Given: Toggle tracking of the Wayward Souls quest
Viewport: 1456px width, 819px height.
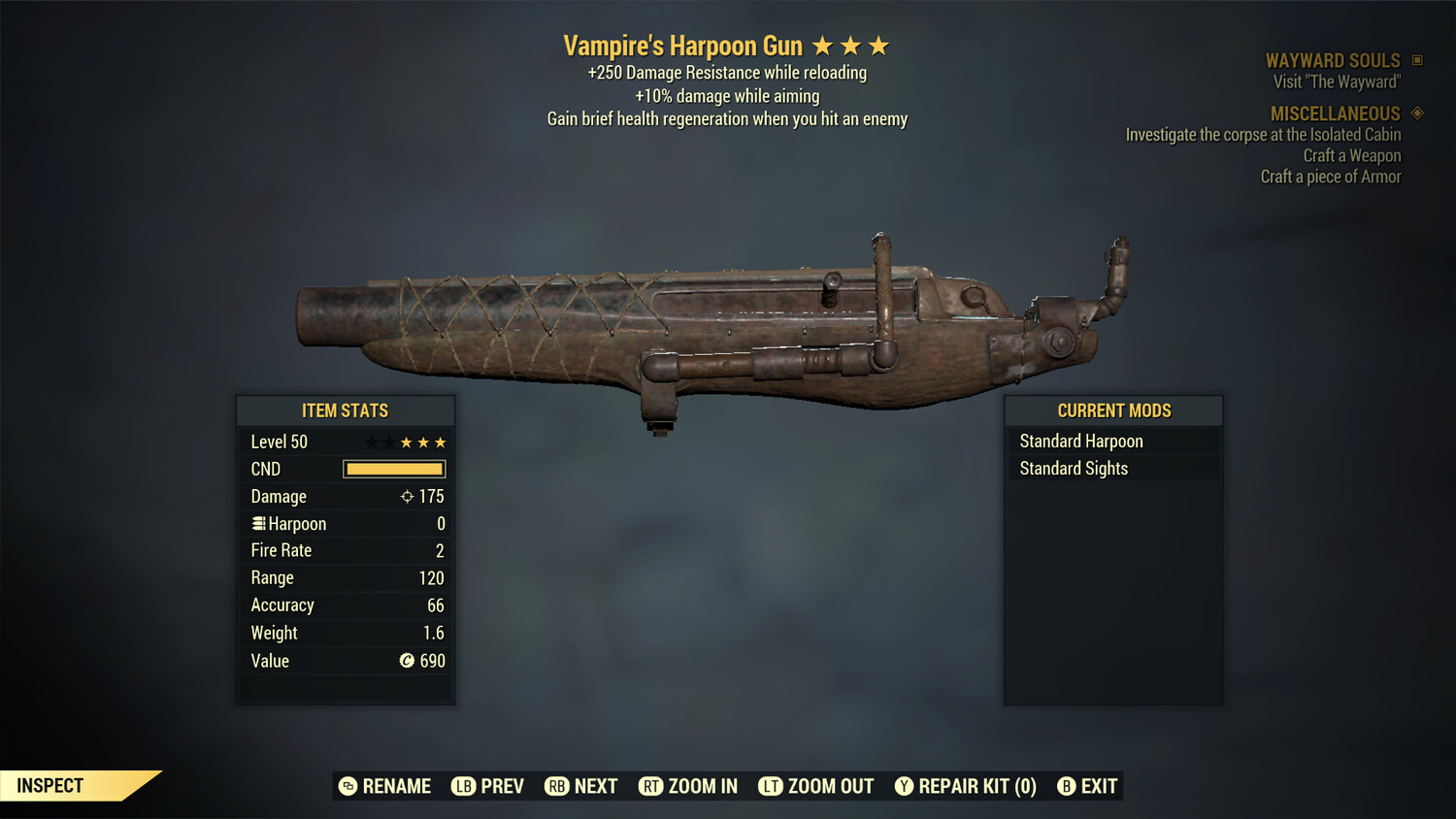Looking at the screenshot, I should point(1415,60).
